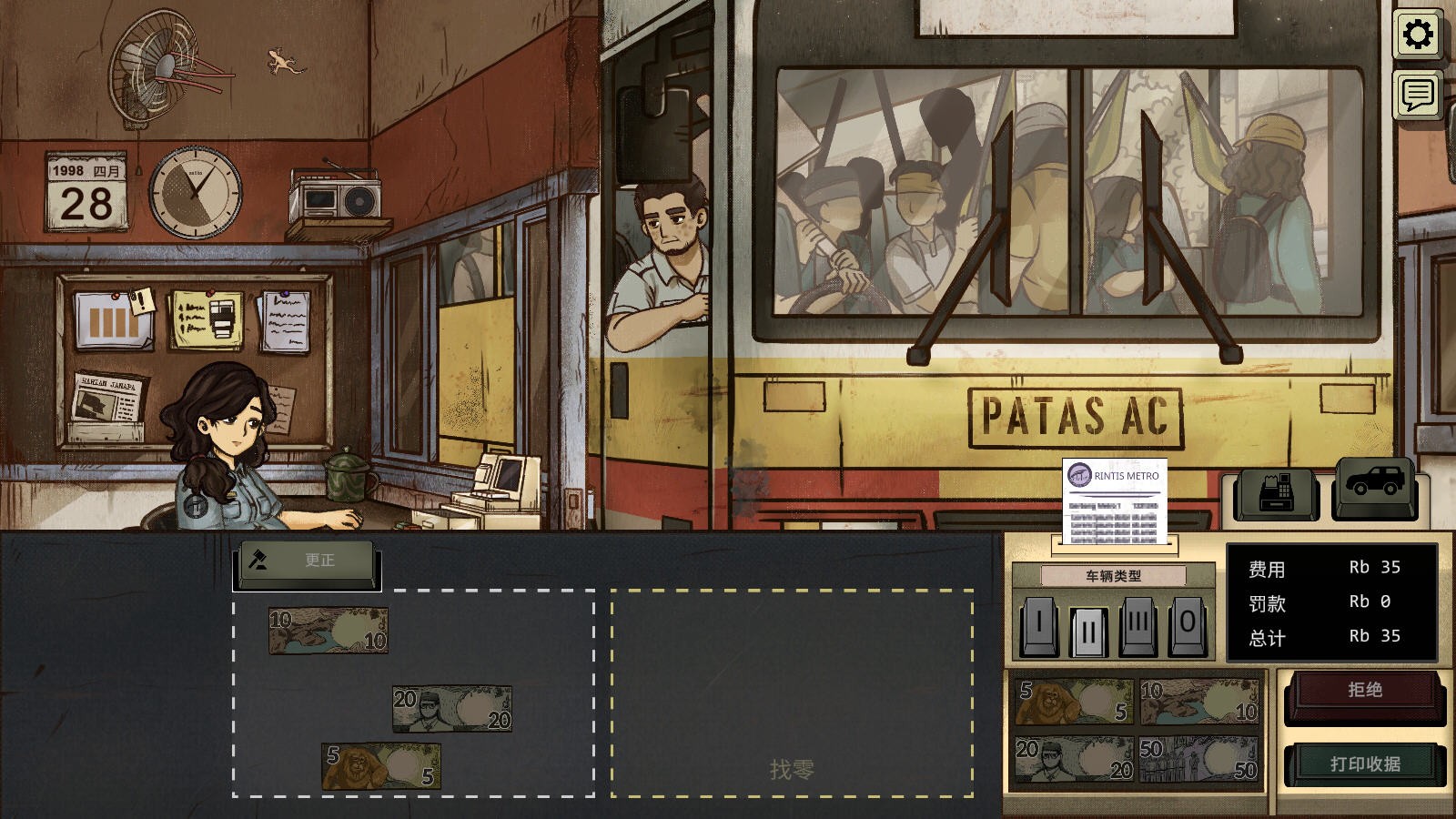Take a 20 note from the cash drawer
The image size is (1456, 819).
click(1074, 759)
